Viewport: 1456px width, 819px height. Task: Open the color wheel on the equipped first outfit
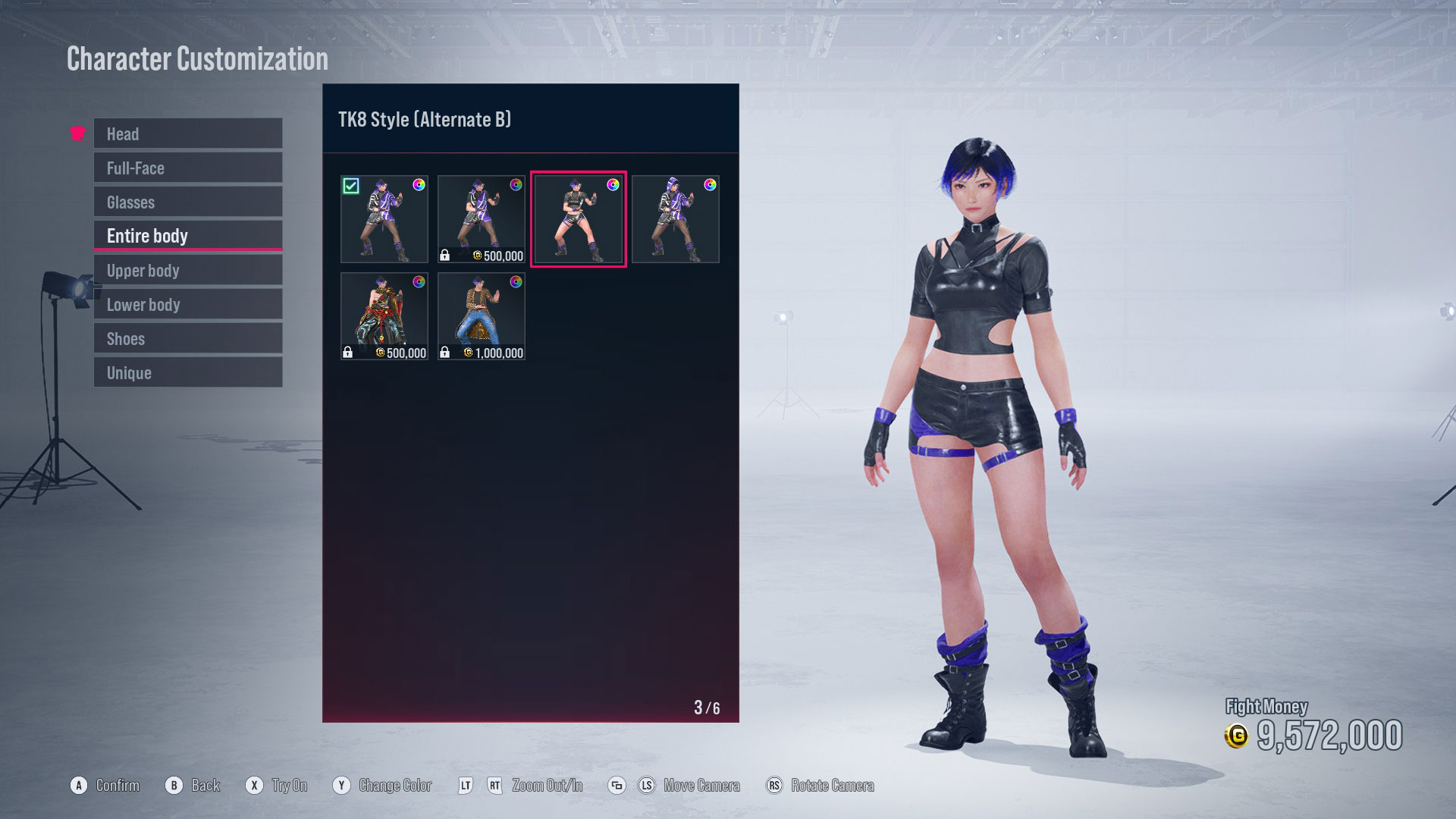pos(419,184)
